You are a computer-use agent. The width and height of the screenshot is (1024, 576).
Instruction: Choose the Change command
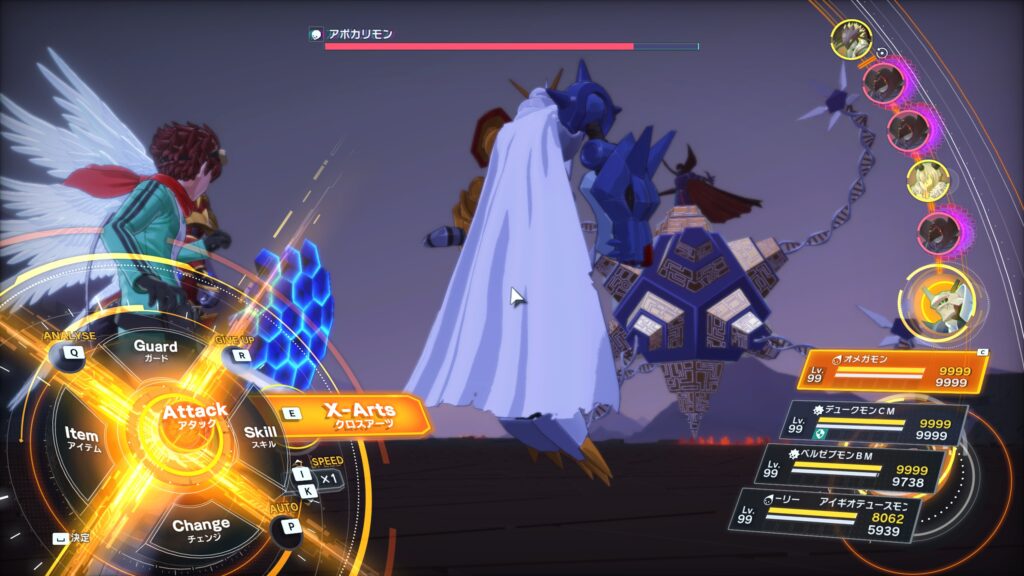(x=200, y=527)
